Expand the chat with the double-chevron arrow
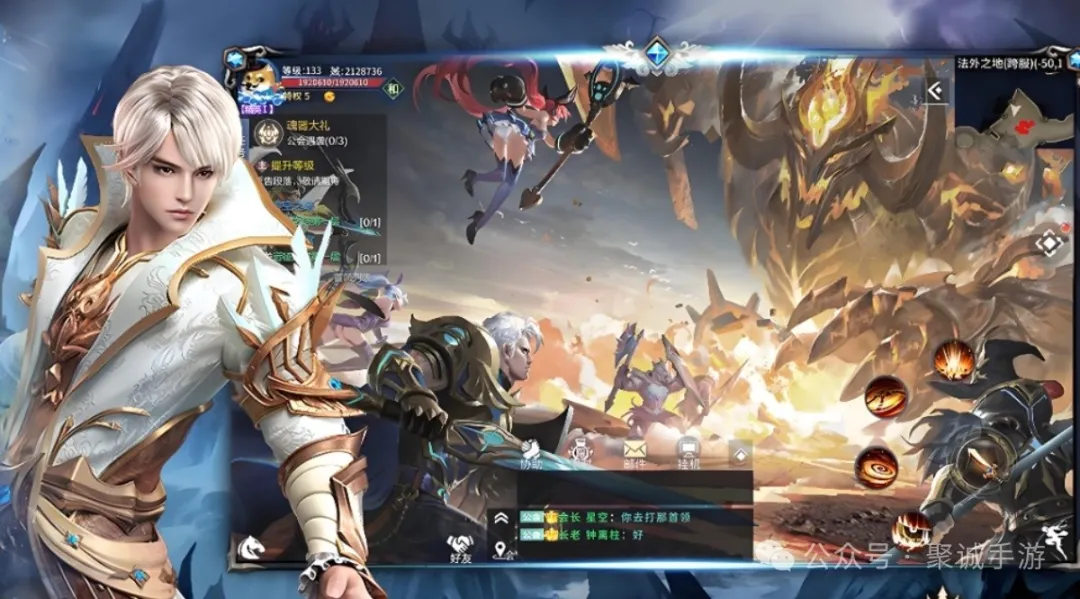 [501, 518]
